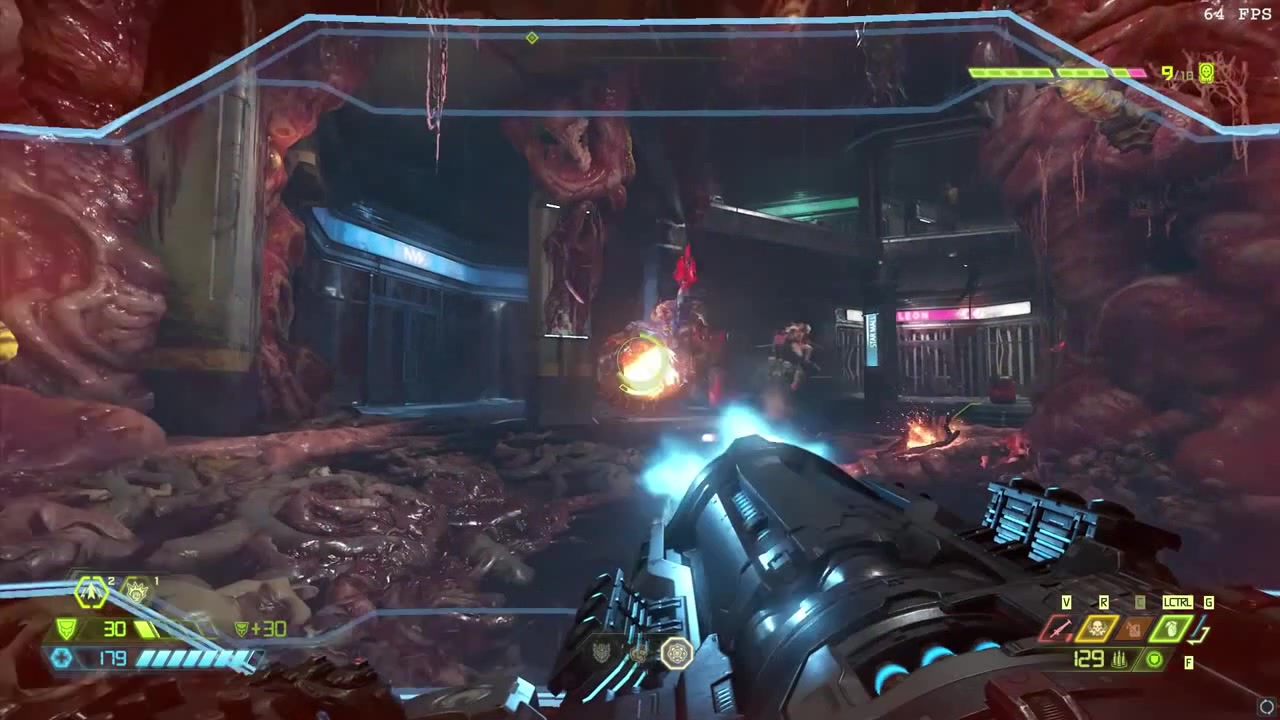Image resolution: width=1280 pixels, height=720 pixels.
Task: Click the demon skull icon beside enemy bar
Action: click(1206, 72)
